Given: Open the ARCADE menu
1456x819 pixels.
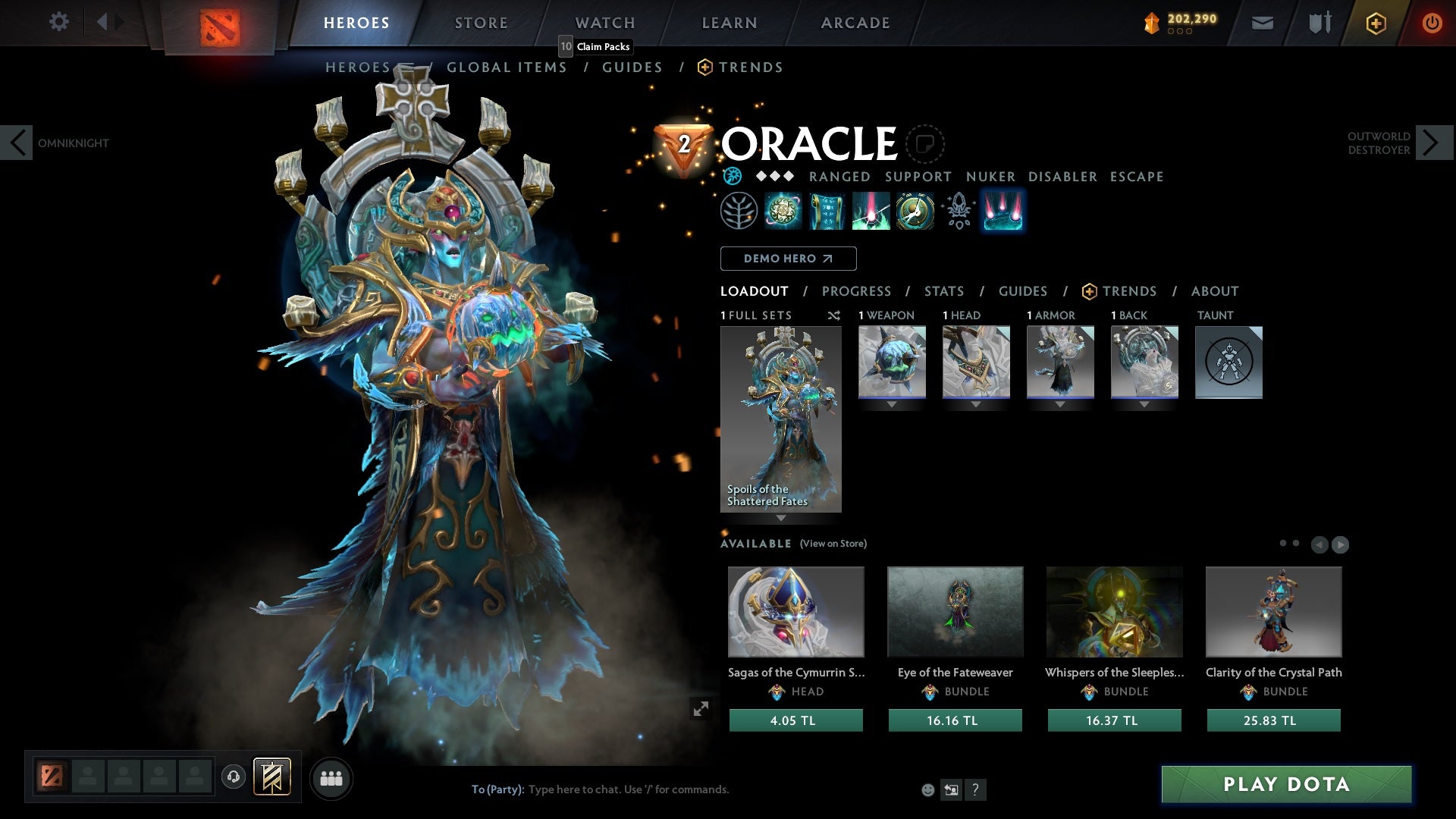Looking at the screenshot, I should [x=855, y=23].
